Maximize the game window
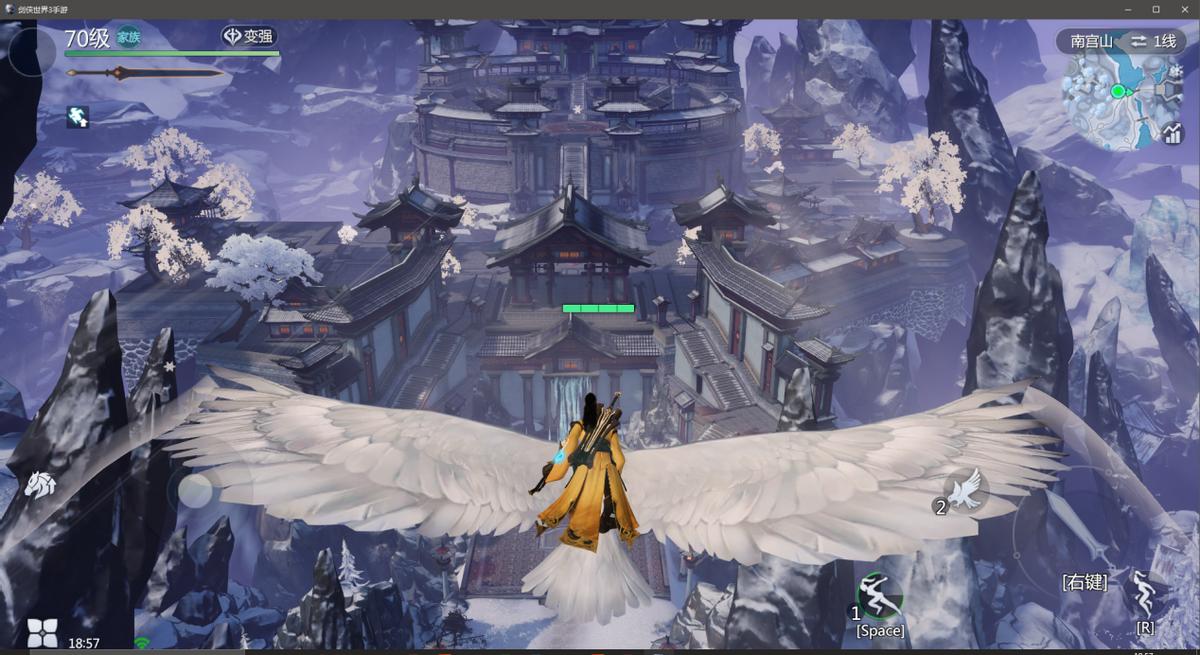1200x655 pixels. pos(1155,9)
